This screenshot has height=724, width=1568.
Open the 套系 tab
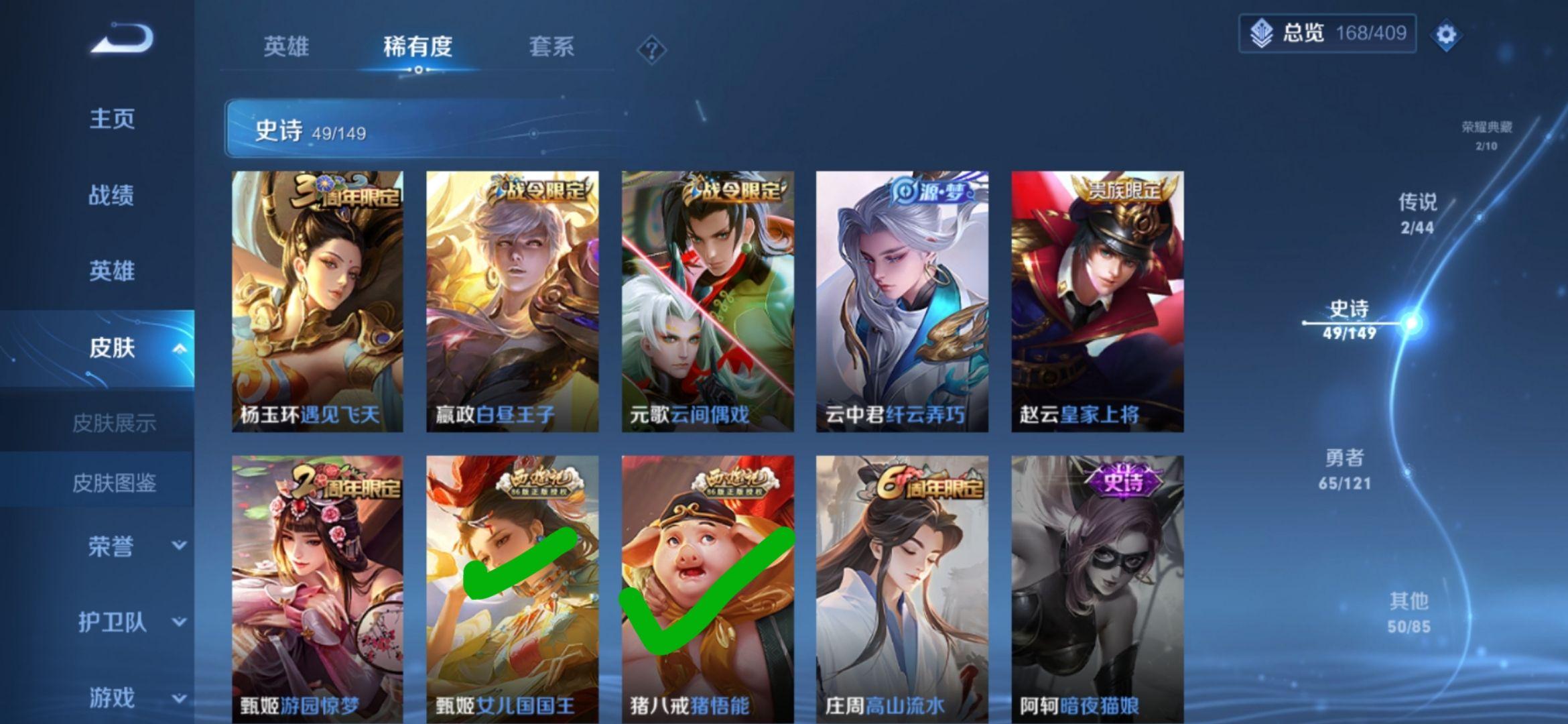(551, 47)
